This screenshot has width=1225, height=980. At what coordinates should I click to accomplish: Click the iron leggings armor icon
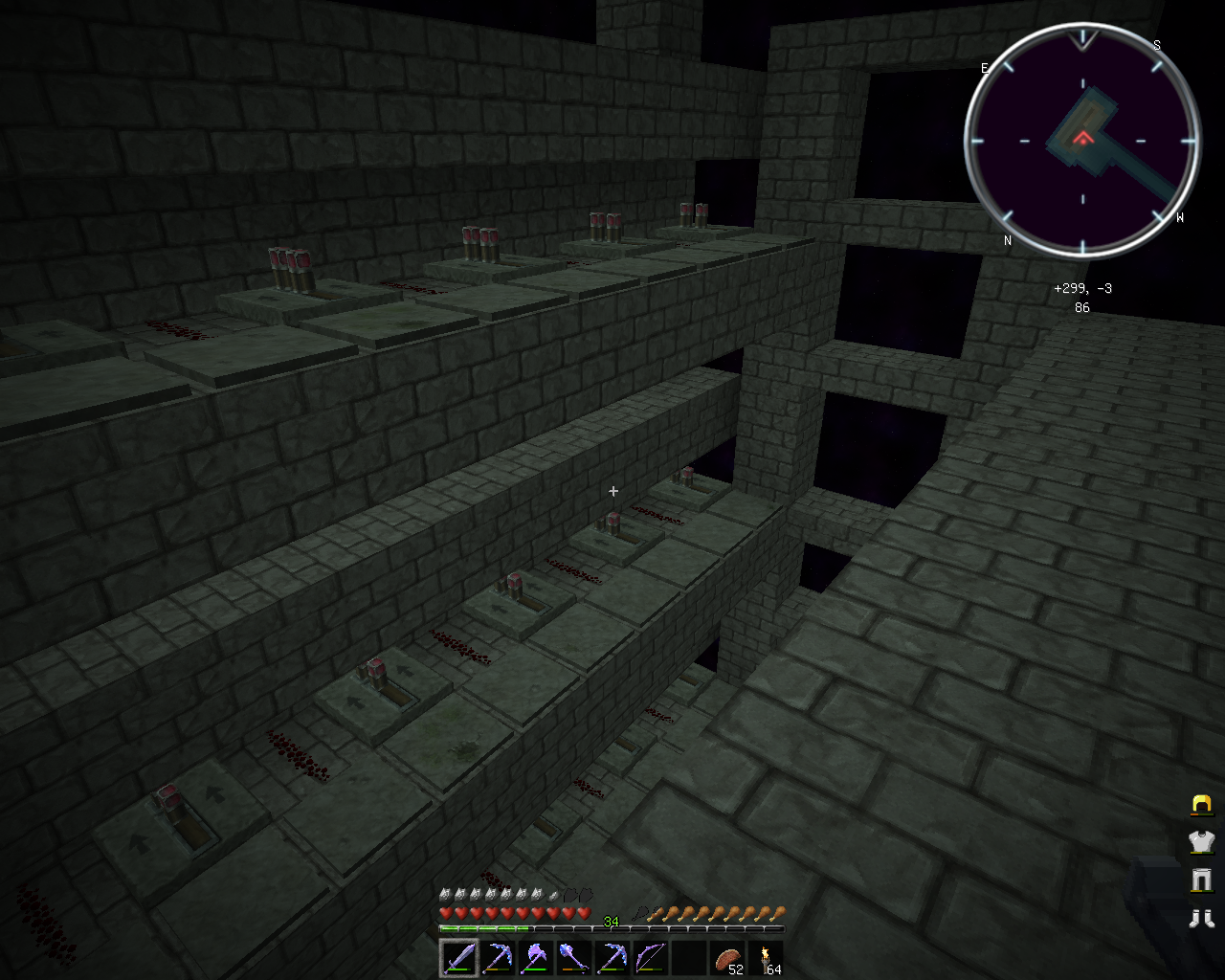[1201, 880]
